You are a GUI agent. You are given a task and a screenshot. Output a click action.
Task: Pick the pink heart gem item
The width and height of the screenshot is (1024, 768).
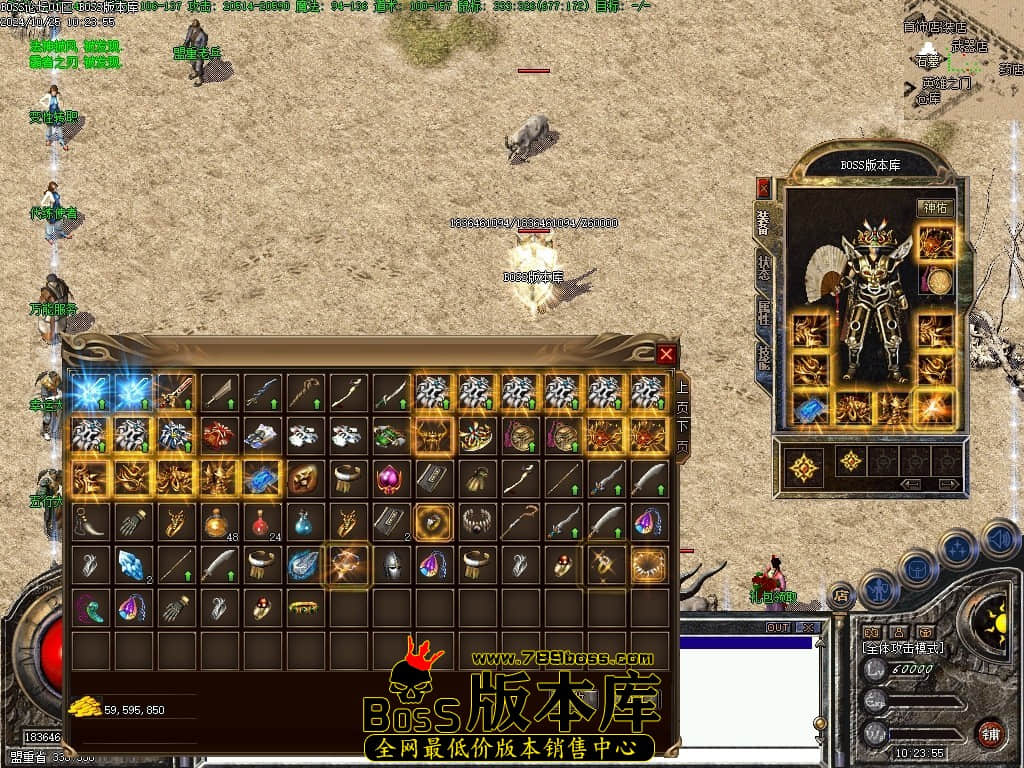[x=390, y=480]
